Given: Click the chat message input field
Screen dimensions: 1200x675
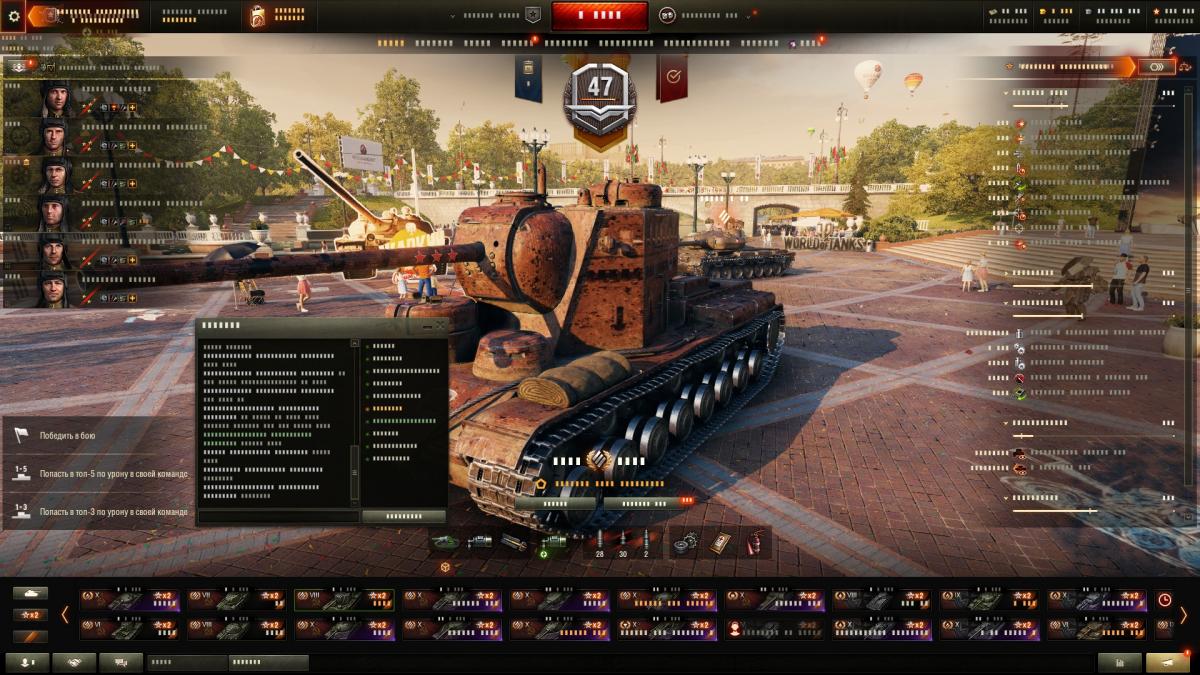Looking at the screenshot, I should pyautogui.click(x=278, y=516).
